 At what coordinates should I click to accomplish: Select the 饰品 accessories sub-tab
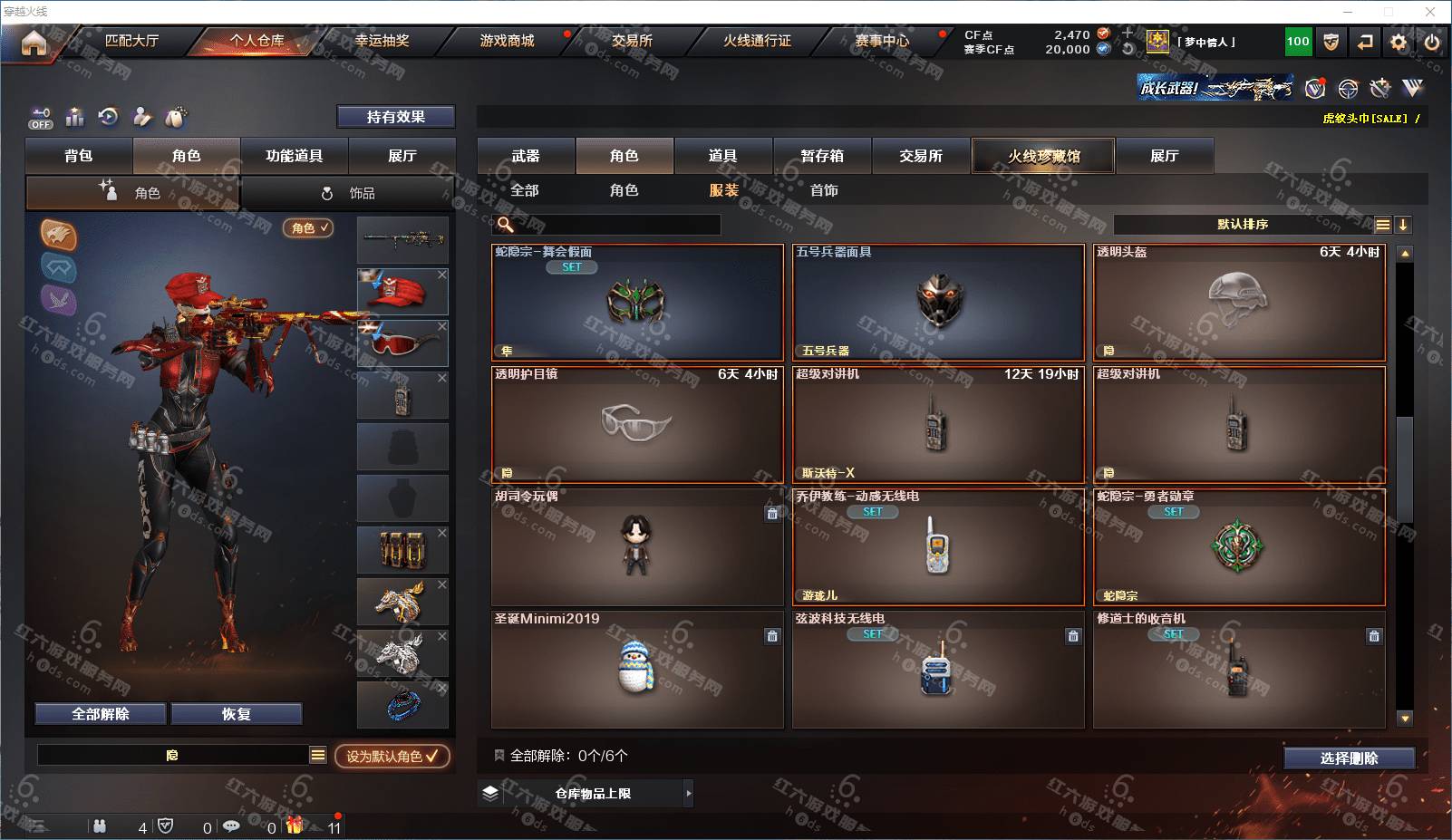pyautogui.click(x=349, y=193)
